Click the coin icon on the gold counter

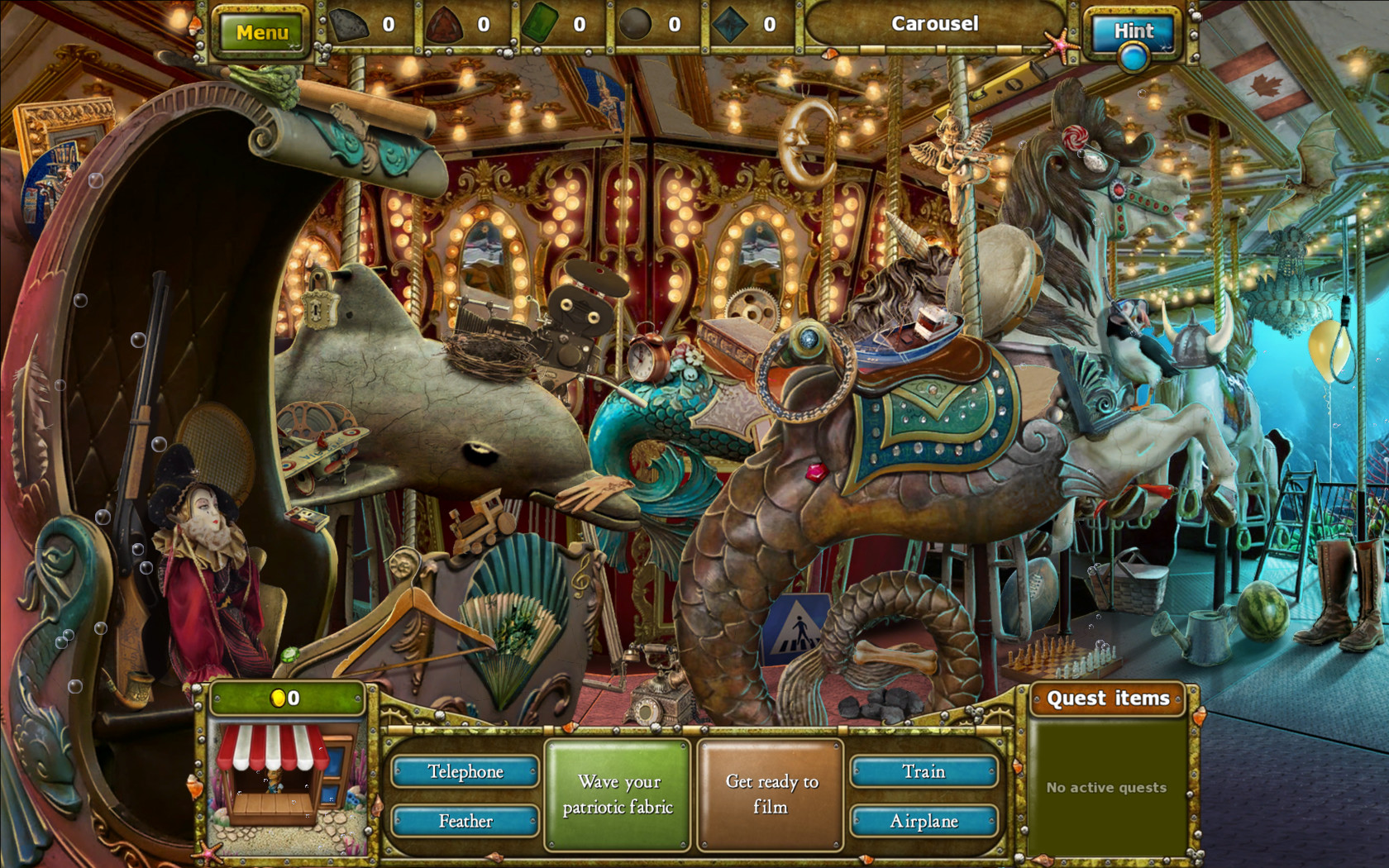[278, 697]
